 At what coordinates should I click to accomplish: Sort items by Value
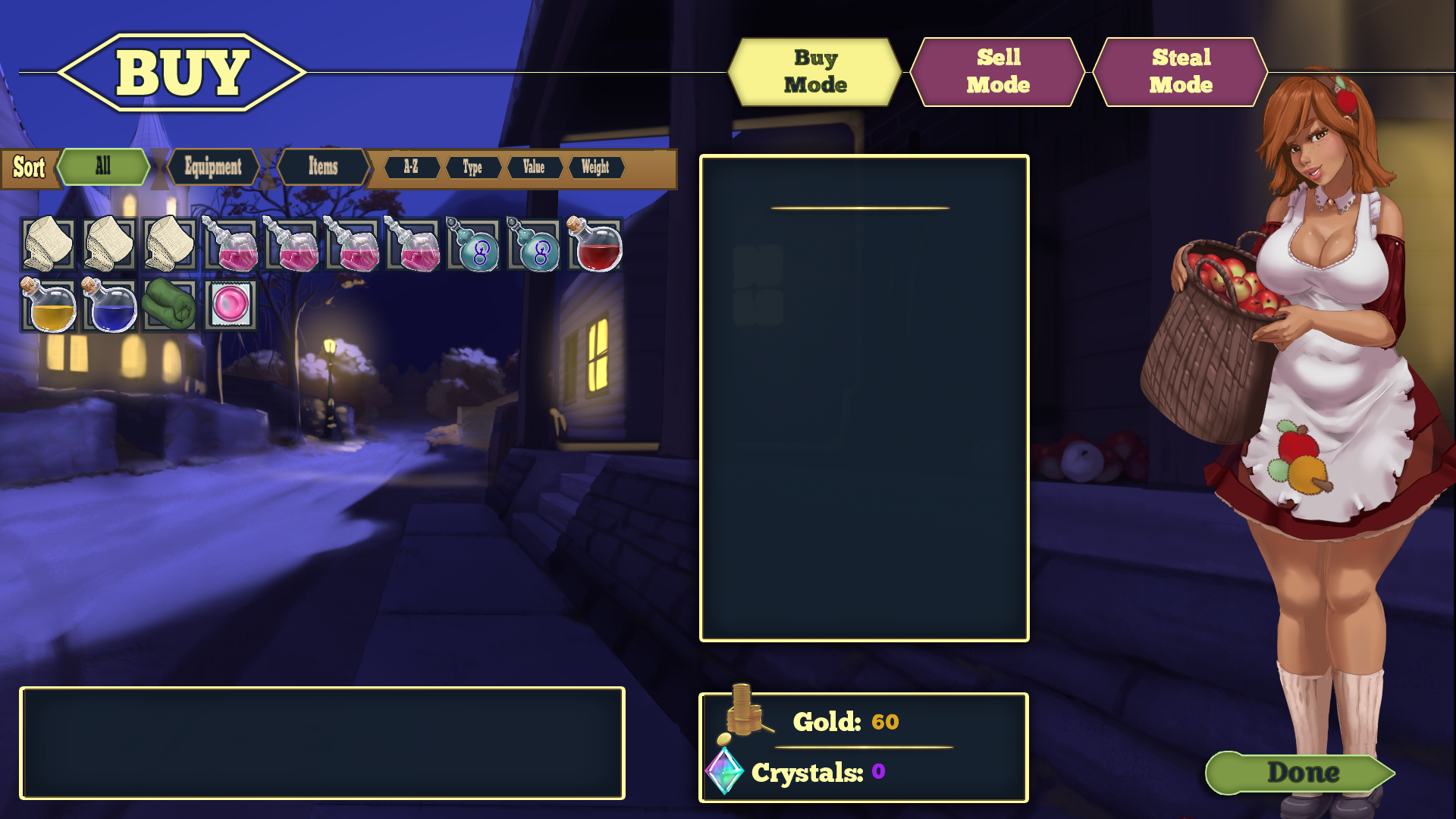(x=534, y=168)
